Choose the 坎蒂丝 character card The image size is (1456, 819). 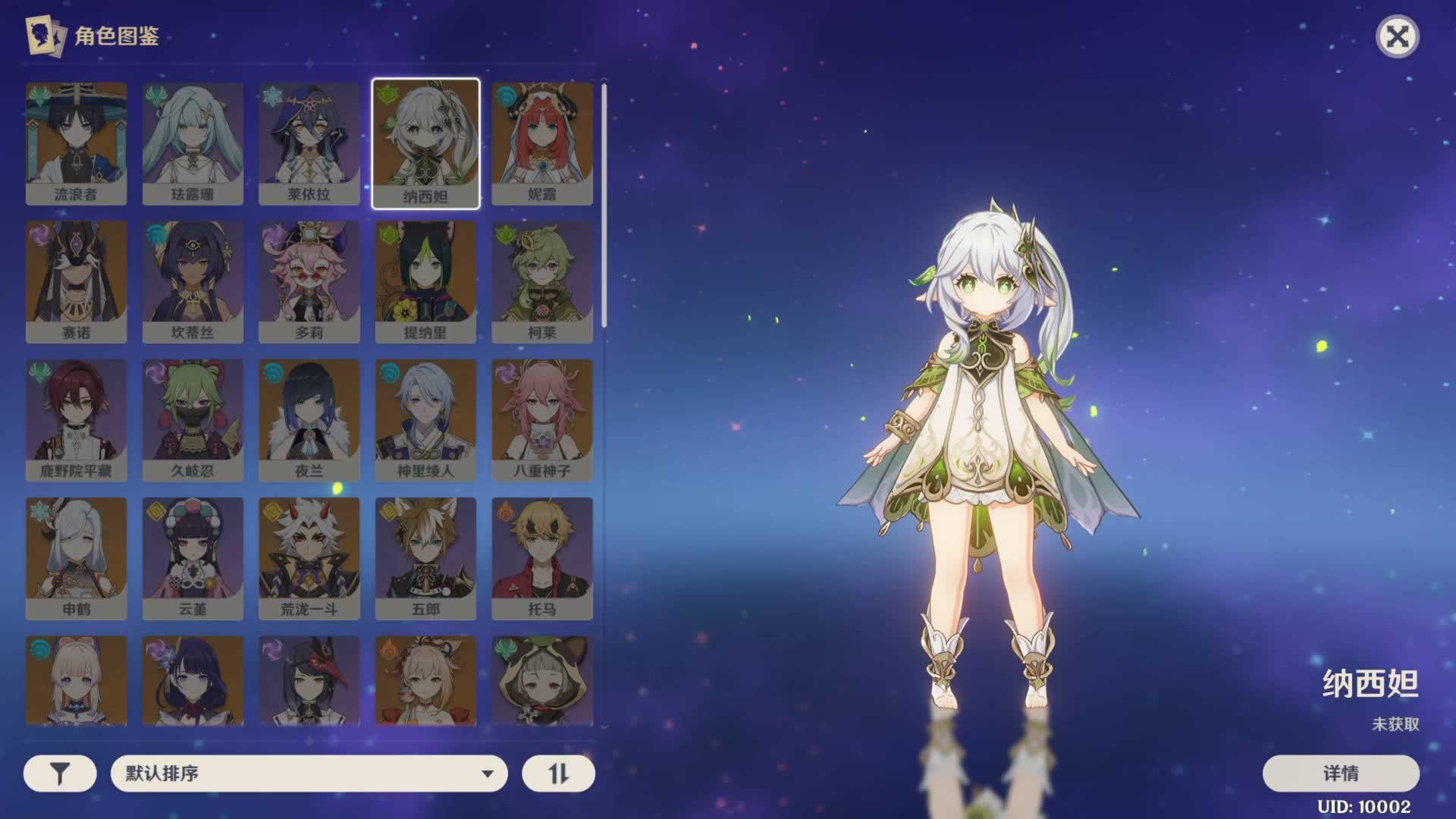(193, 281)
